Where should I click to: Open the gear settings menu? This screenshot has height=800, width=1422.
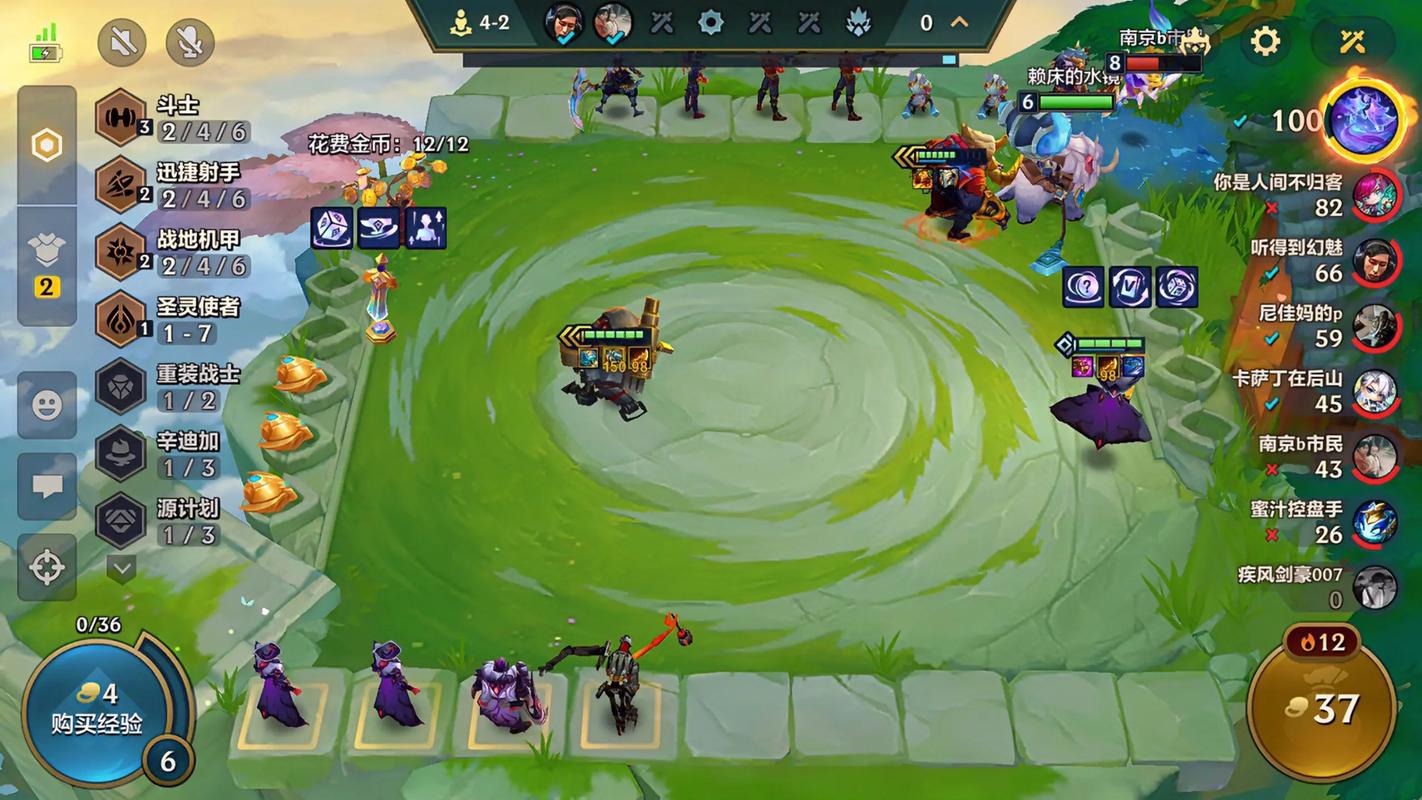point(1266,41)
